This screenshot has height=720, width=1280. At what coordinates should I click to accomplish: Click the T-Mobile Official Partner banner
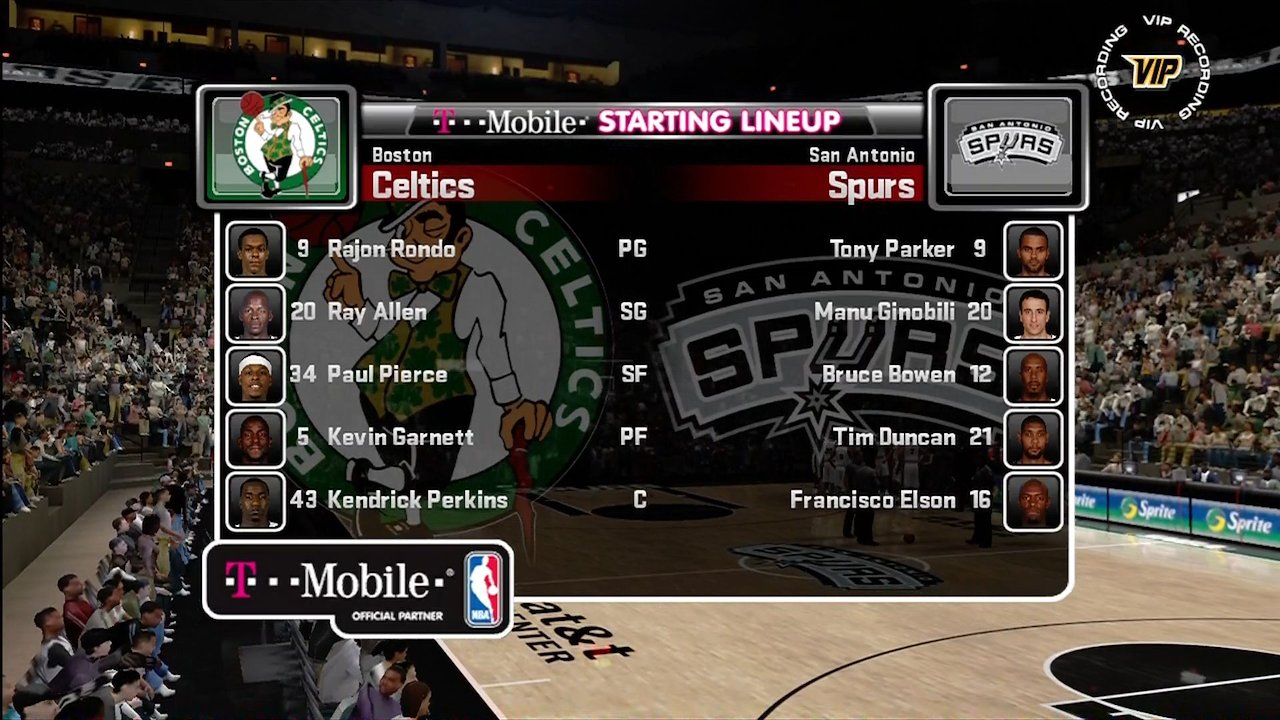pyautogui.click(x=358, y=588)
